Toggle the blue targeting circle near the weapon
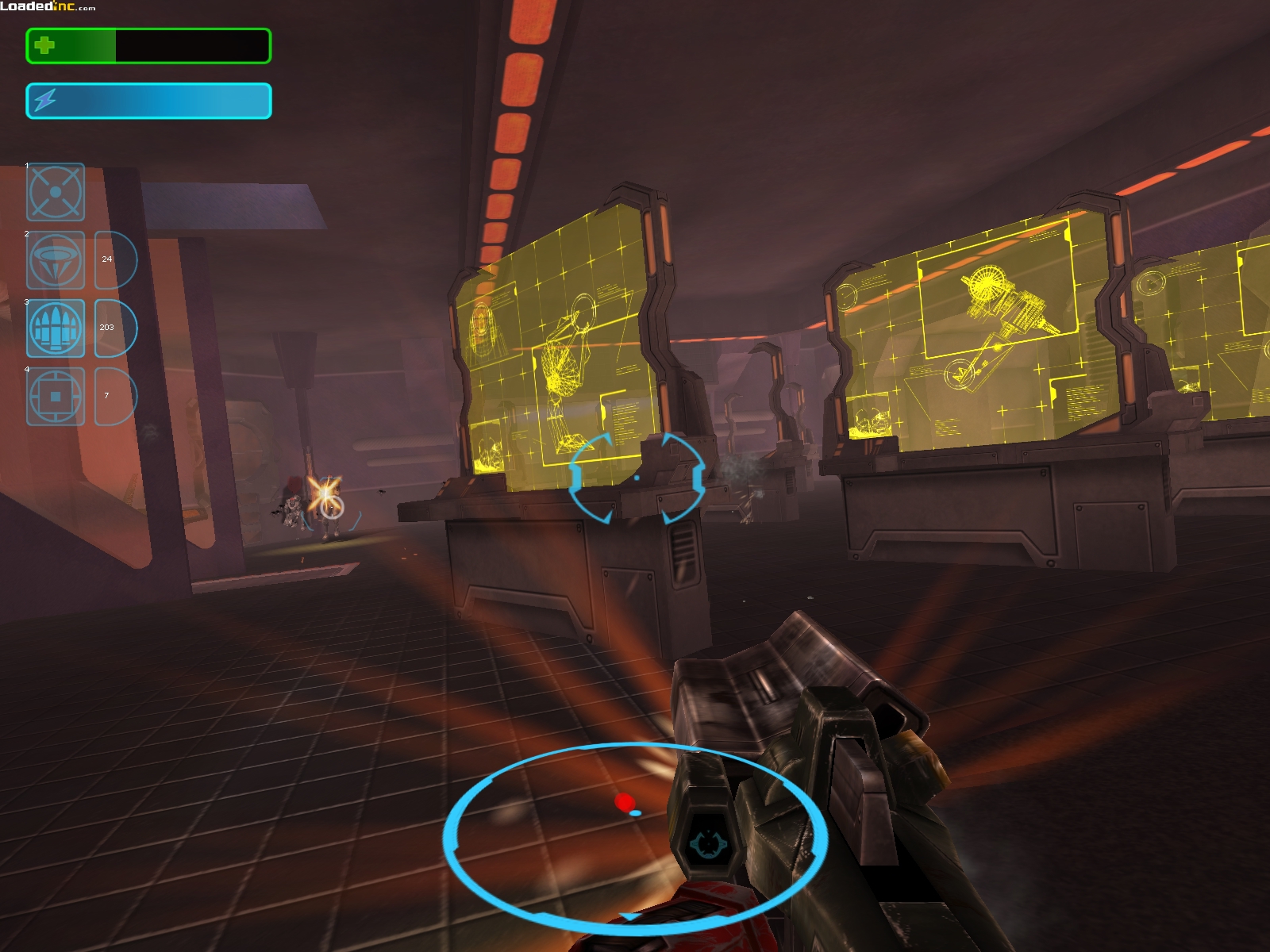The height and width of the screenshot is (952, 1270). click(x=635, y=833)
